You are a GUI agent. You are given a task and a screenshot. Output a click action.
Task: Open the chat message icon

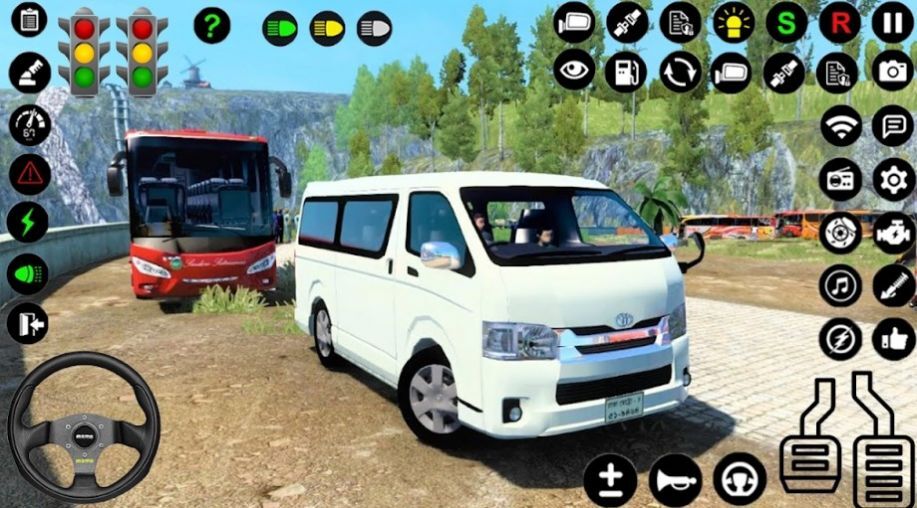892,126
